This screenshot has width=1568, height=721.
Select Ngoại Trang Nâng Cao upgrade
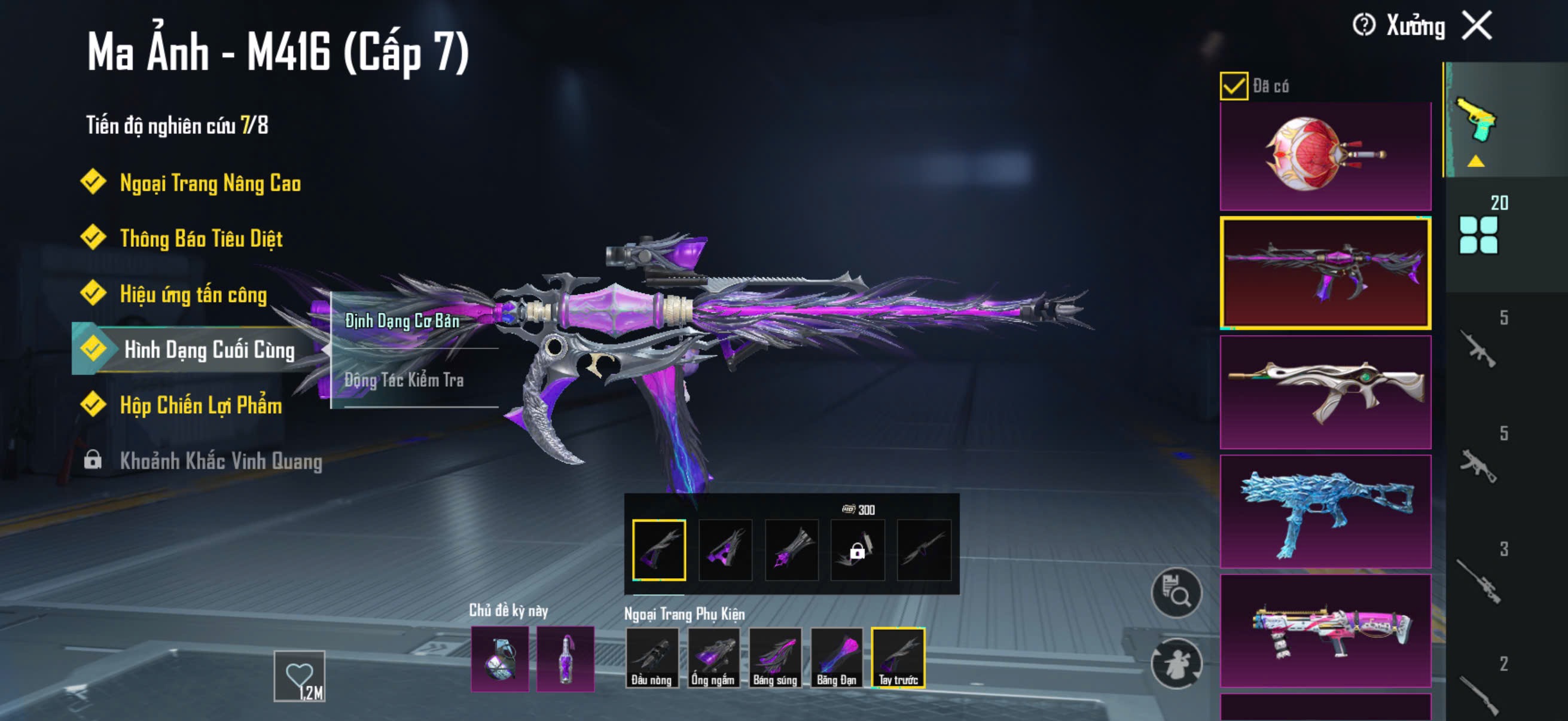point(209,182)
